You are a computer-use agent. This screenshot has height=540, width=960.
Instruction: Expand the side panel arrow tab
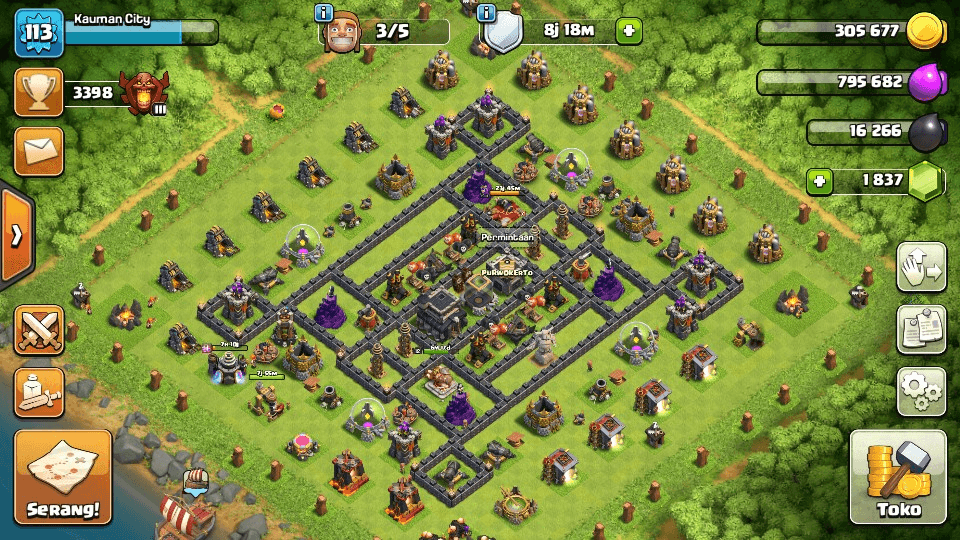(x=16, y=236)
